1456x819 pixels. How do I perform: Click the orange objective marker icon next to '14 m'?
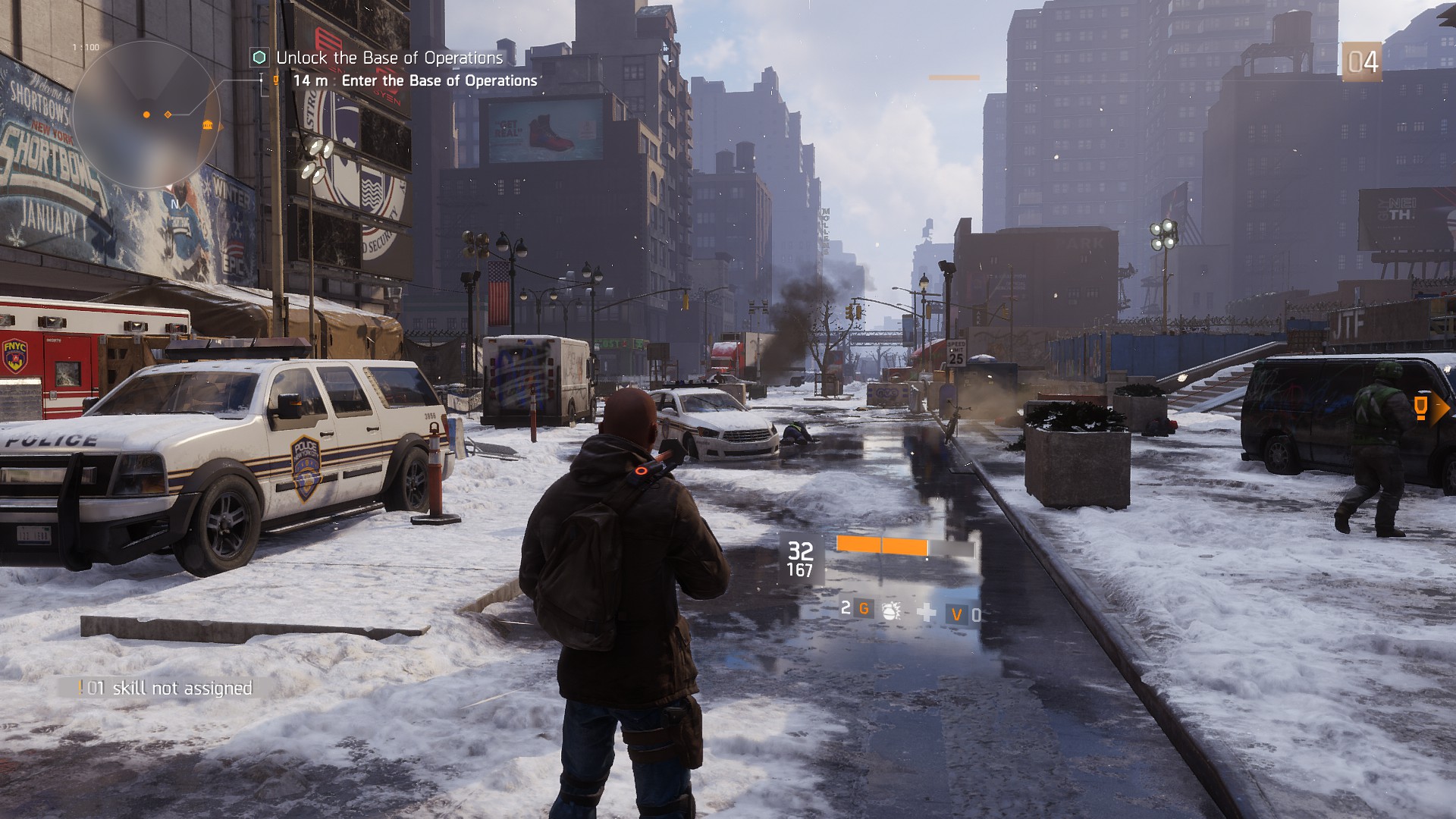[x=276, y=81]
